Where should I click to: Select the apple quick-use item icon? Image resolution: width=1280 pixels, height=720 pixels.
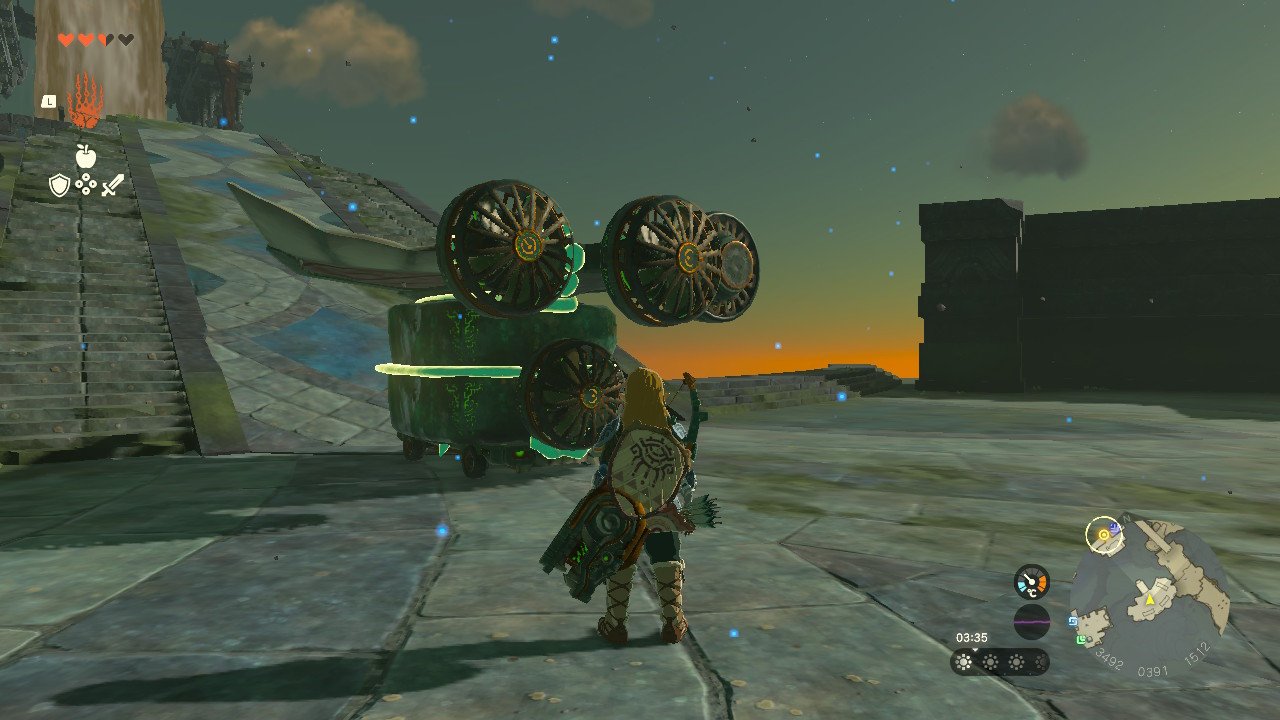85,155
